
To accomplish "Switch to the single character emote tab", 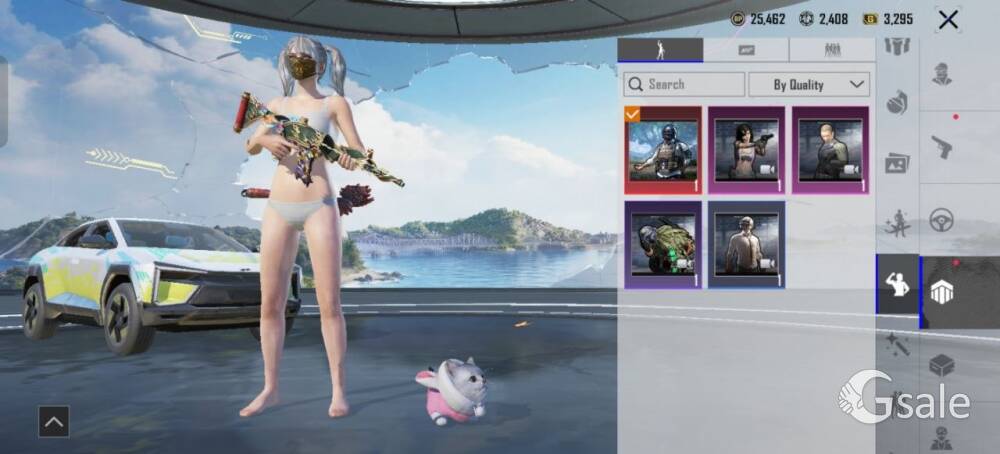I will pyautogui.click(x=660, y=50).
